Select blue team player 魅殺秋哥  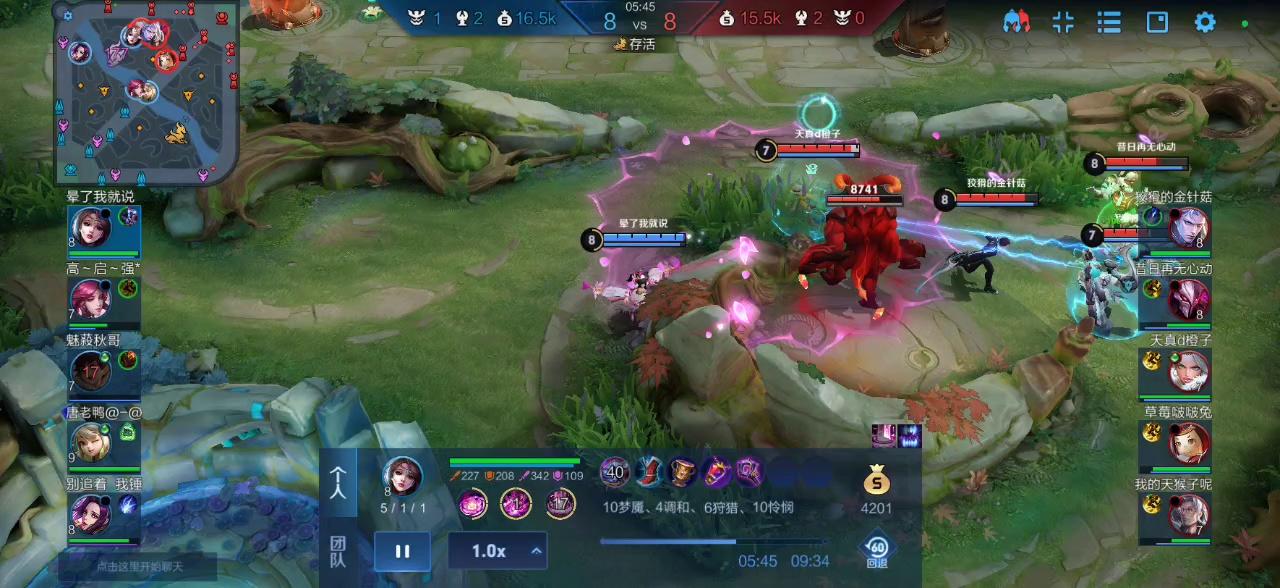pyautogui.click(x=92, y=371)
